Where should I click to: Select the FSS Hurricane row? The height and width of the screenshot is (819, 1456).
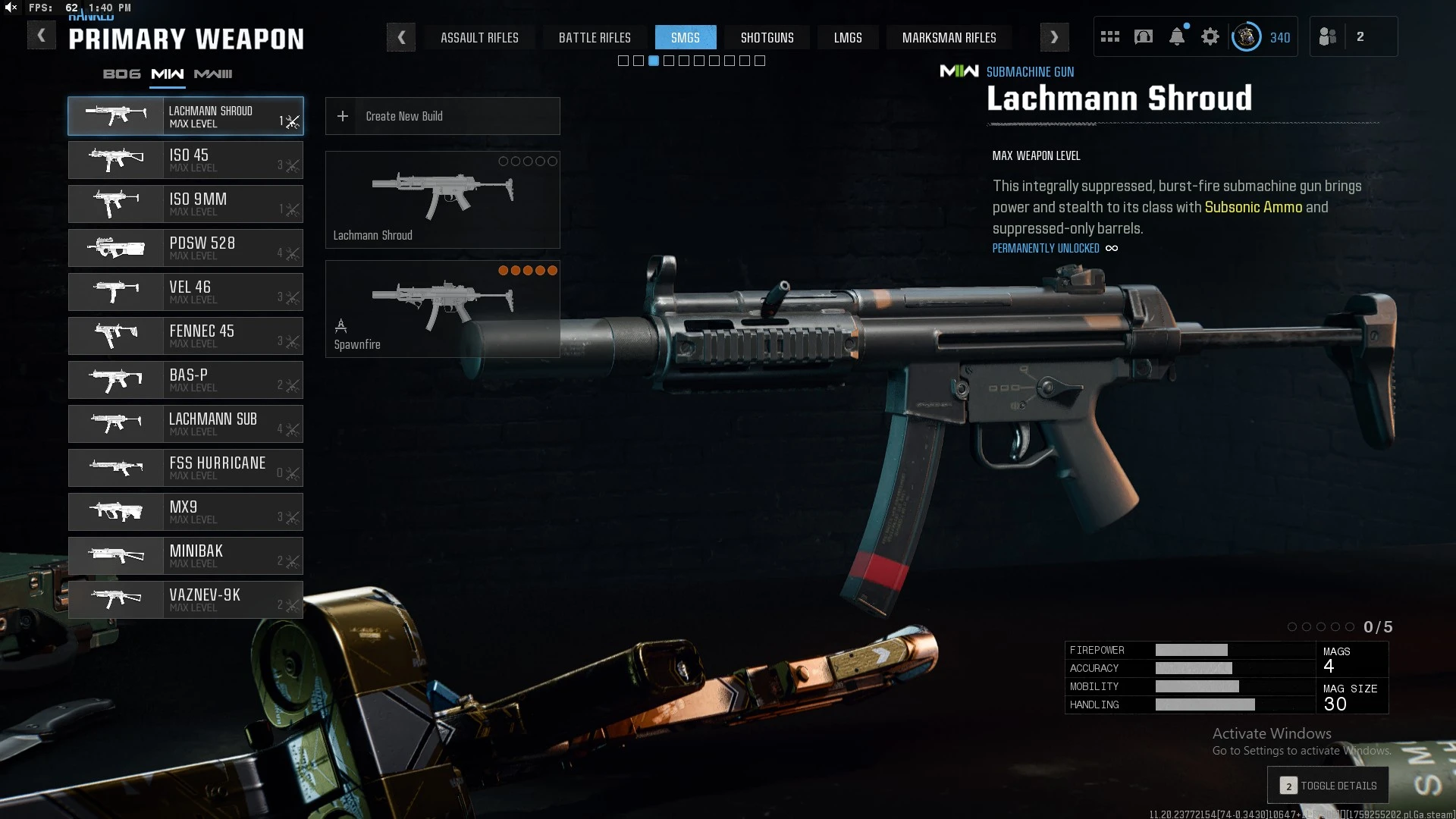click(x=186, y=468)
